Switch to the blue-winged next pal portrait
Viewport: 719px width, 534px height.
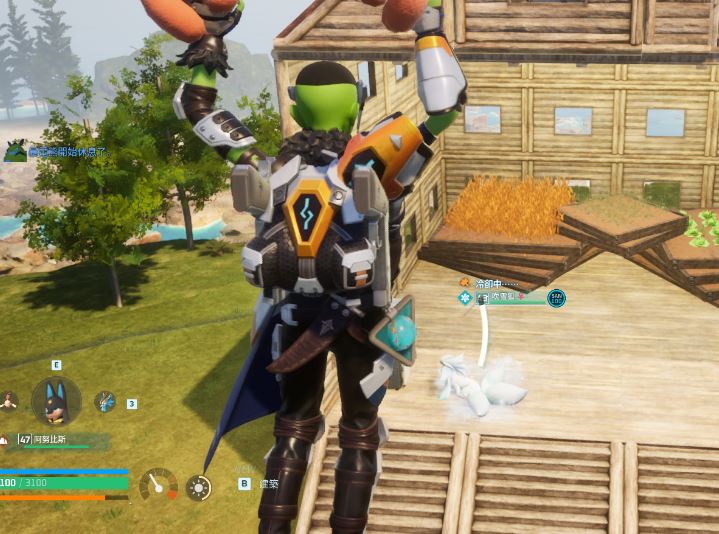[104, 401]
